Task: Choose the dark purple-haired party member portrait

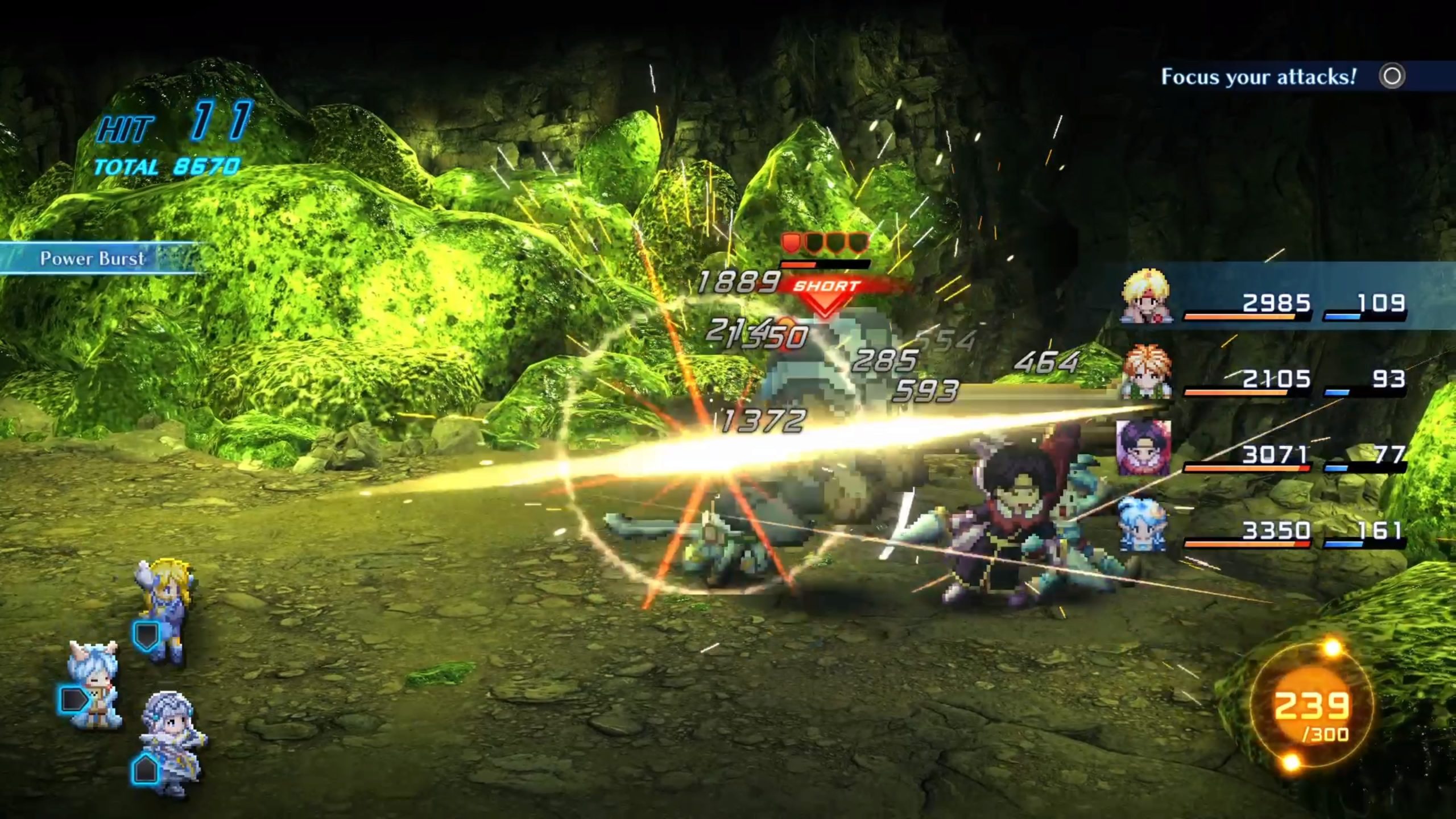Action: 1144,448
